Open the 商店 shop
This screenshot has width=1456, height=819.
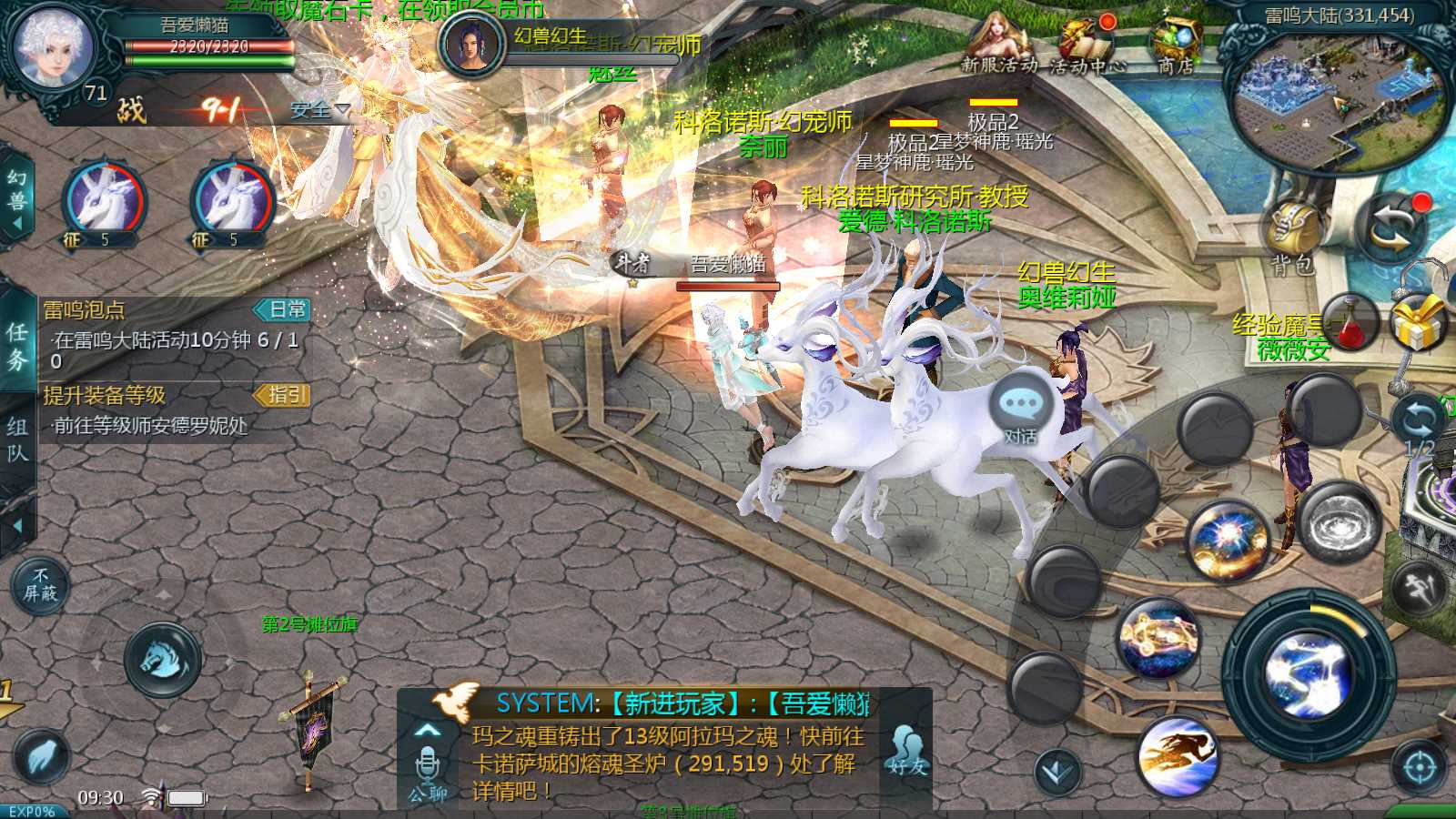(x=1176, y=44)
